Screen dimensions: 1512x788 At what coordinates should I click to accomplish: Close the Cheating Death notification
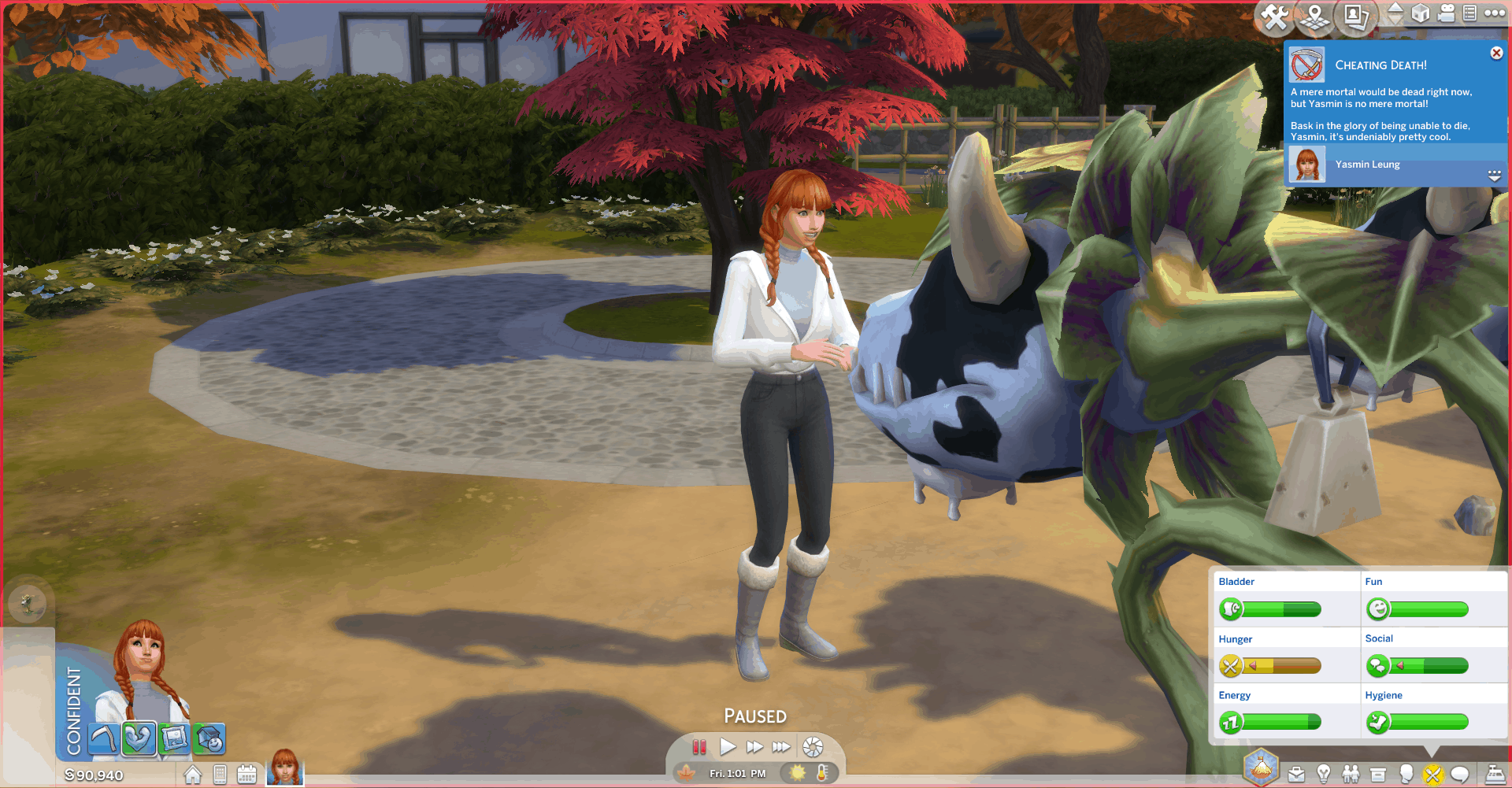click(x=1496, y=53)
